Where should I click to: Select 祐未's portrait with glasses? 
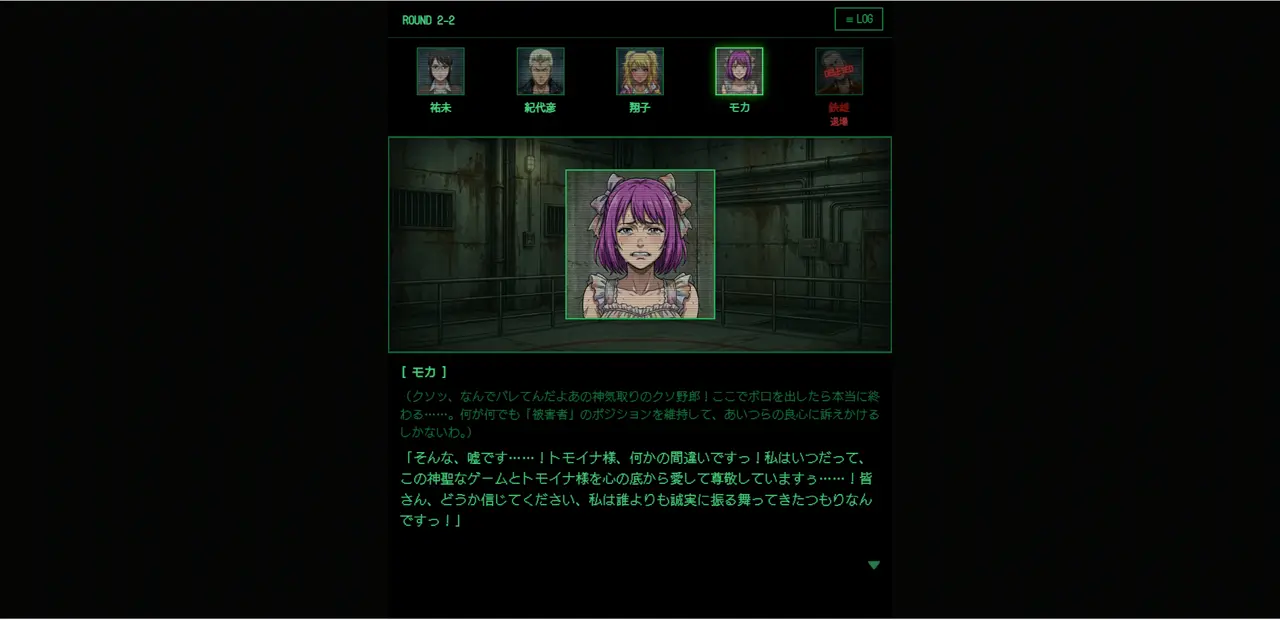[440, 71]
